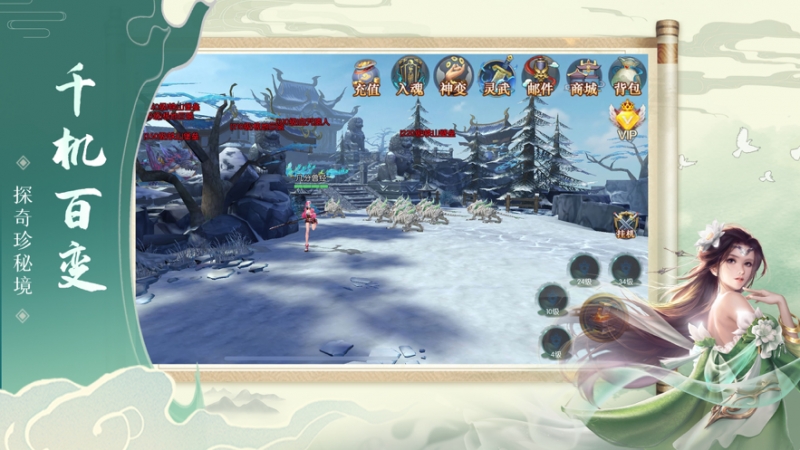Open the 背包 backpack
The image size is (800, 450).
click(x=627, y=76)
